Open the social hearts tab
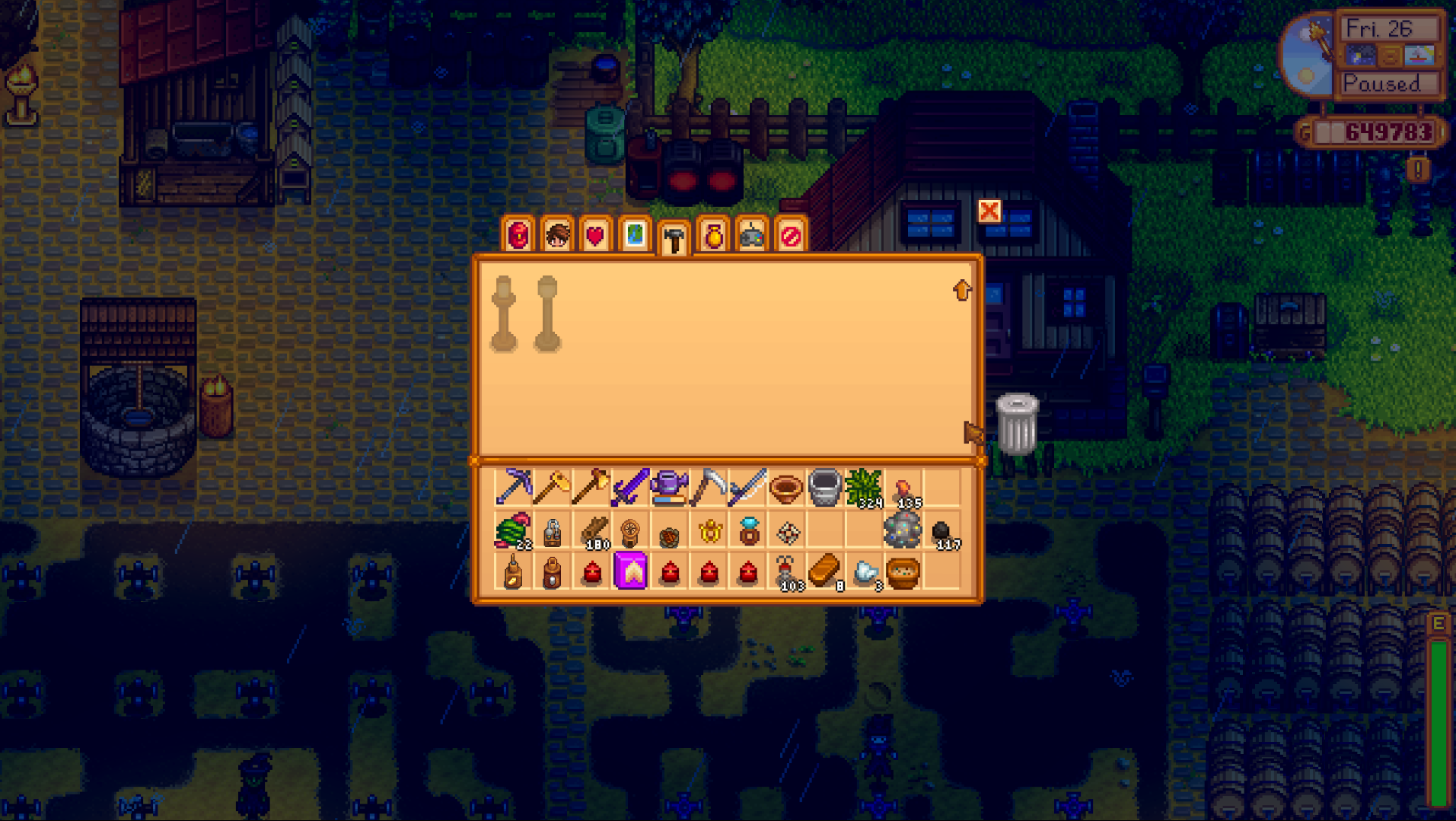The height and width of the screenshot is (821, 1456). [597, 237]
